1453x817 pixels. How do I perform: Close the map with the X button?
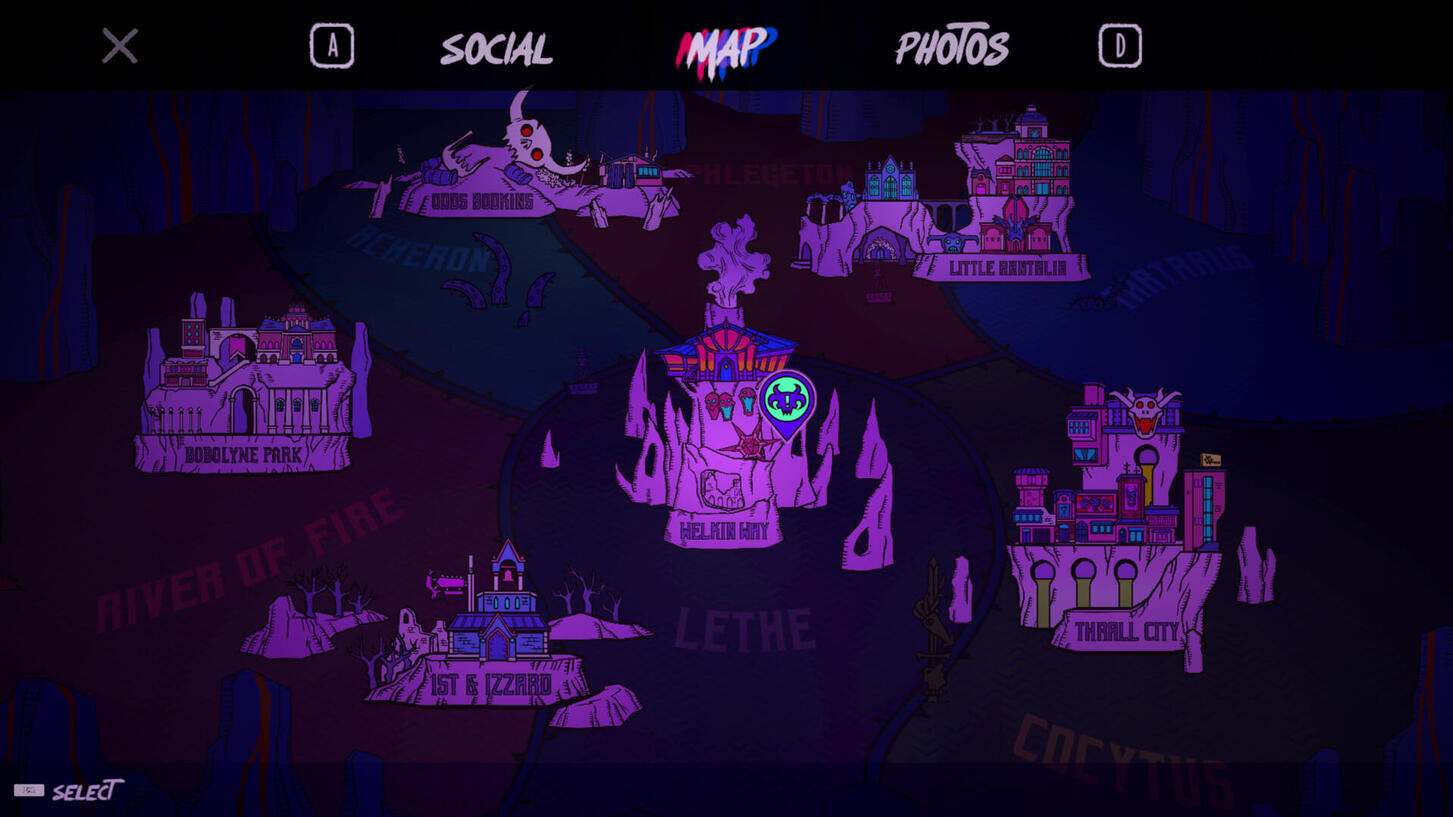118,44
